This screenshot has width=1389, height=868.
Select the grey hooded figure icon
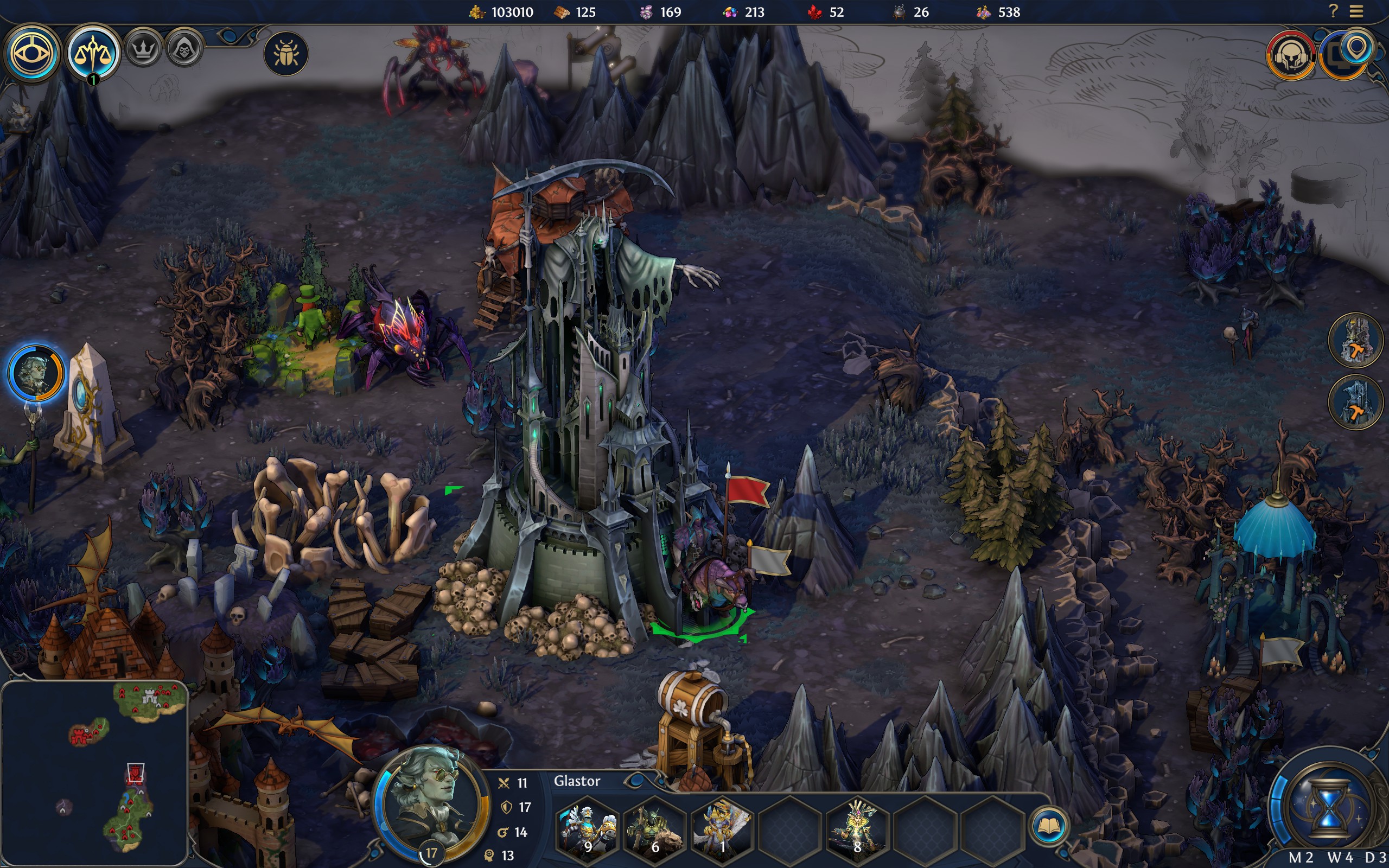pos(184,49)
